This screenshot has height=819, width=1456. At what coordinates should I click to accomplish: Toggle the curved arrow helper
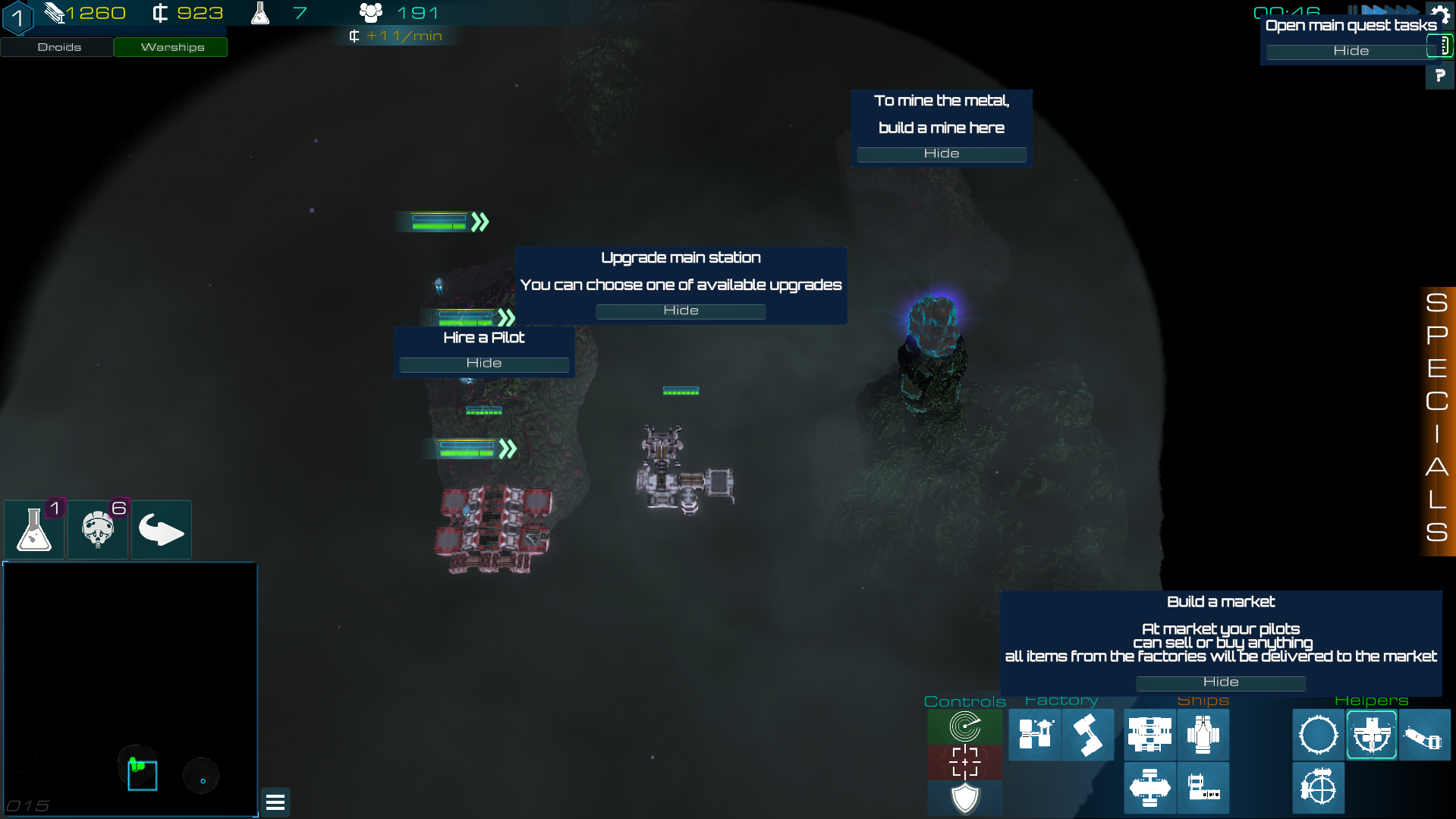pos(161,529)
